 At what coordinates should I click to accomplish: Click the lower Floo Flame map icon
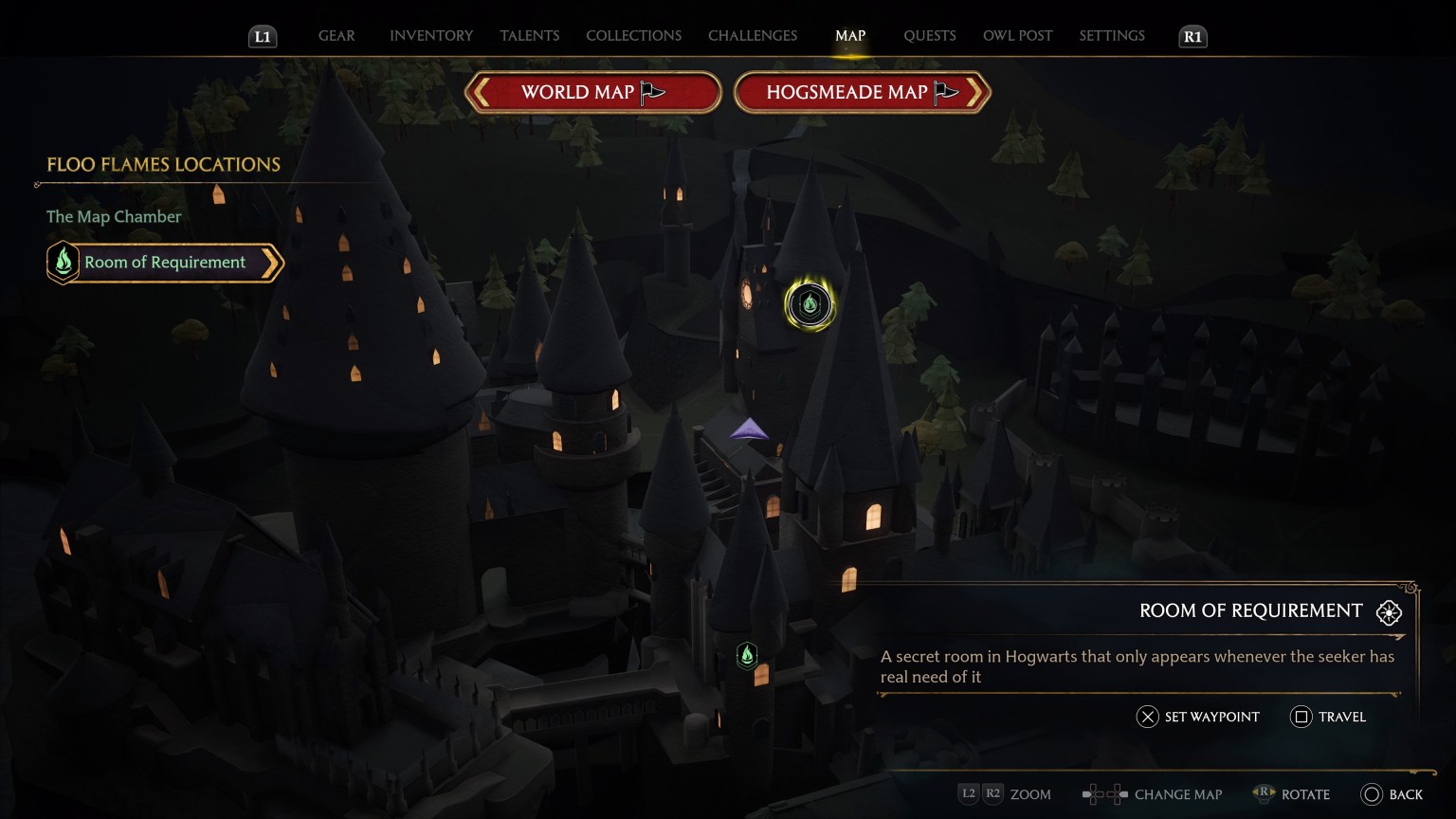pyautogui.click(x=745, y=654)
